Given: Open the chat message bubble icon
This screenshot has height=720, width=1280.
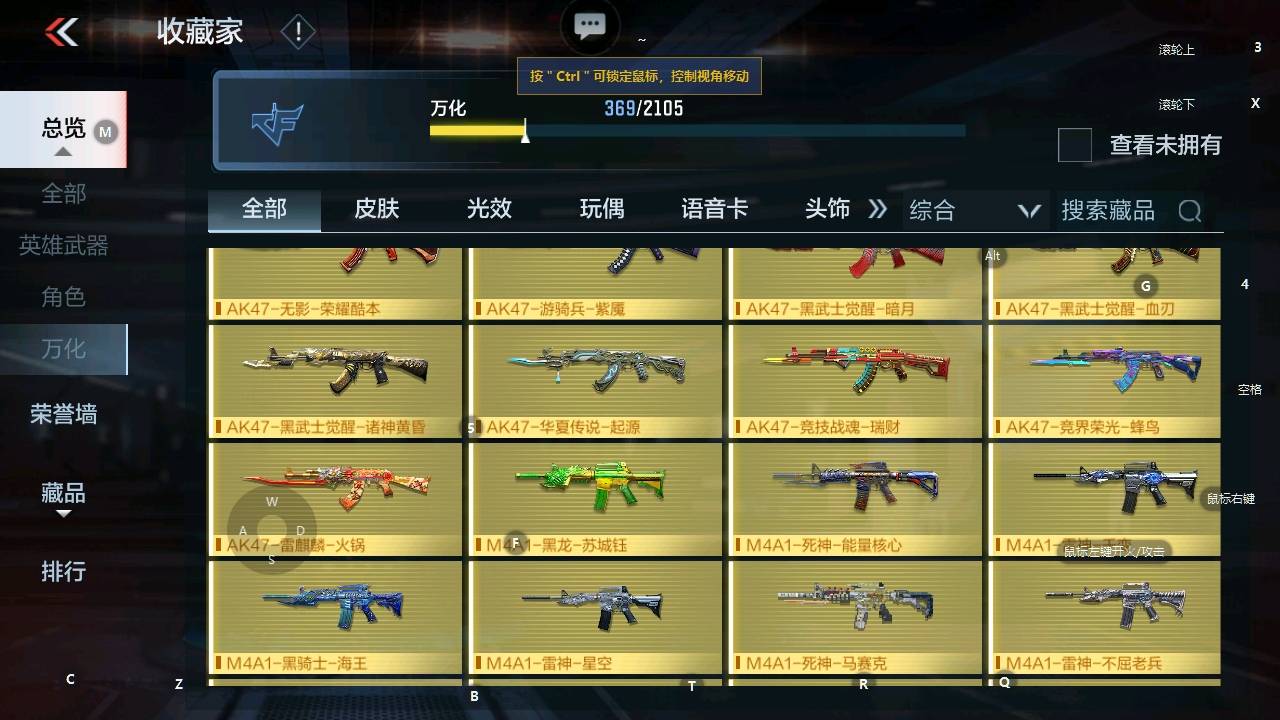Looking at the screenshot, I should point(589,25).
